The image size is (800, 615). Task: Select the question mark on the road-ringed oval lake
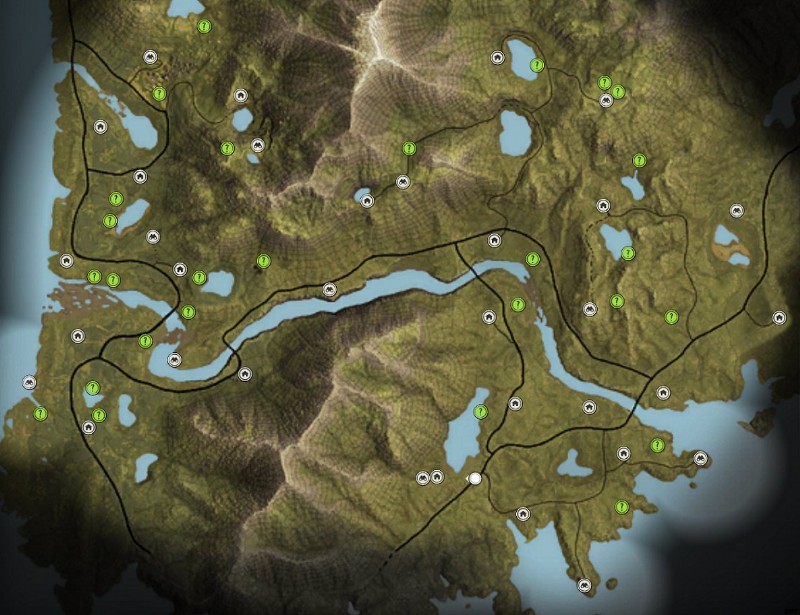point(537,66)
